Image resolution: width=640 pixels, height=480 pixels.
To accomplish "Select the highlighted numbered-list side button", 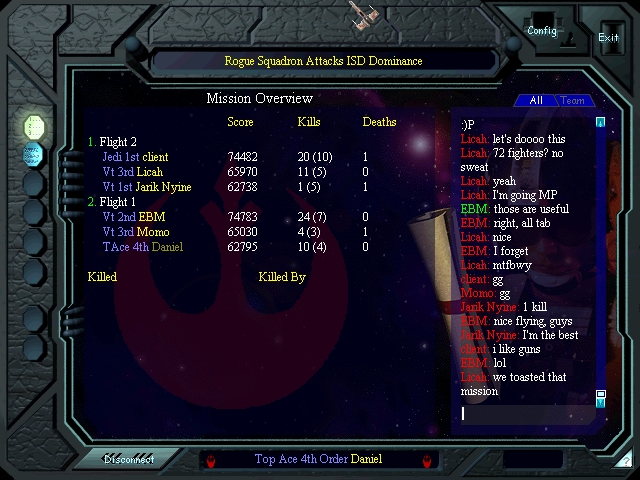I will pos(34,126).
